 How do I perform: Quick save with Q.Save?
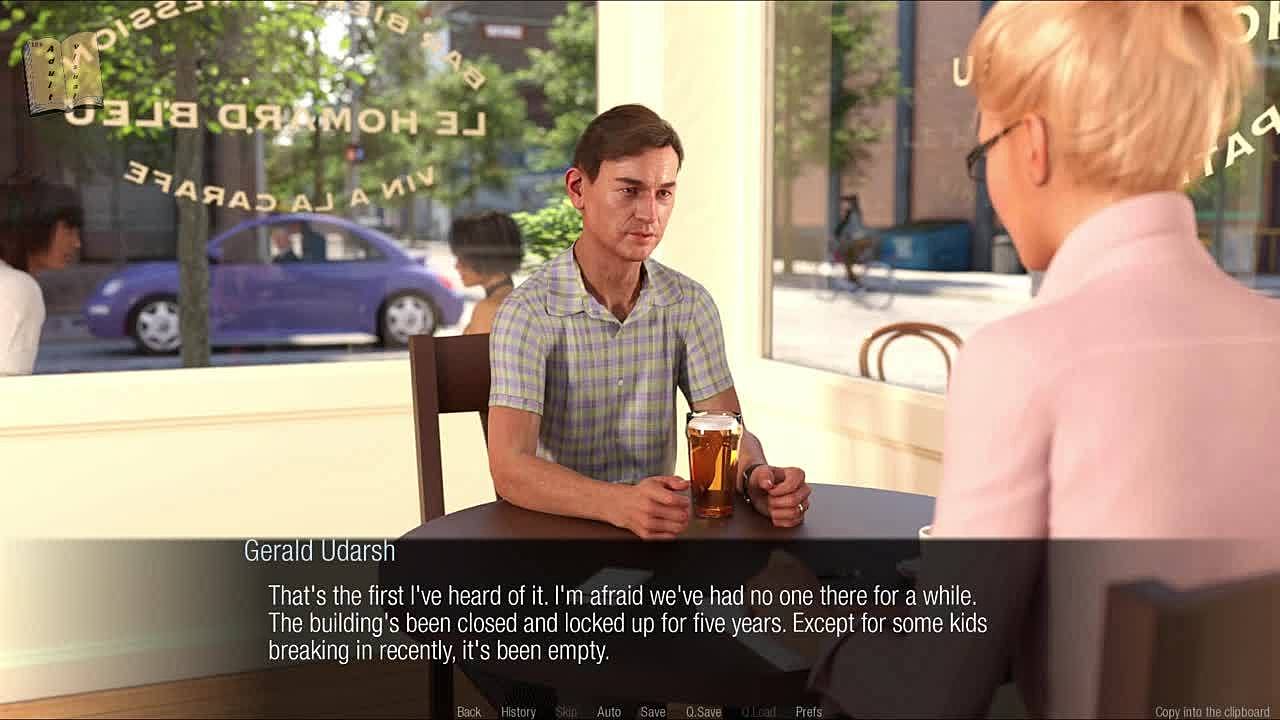703,712
